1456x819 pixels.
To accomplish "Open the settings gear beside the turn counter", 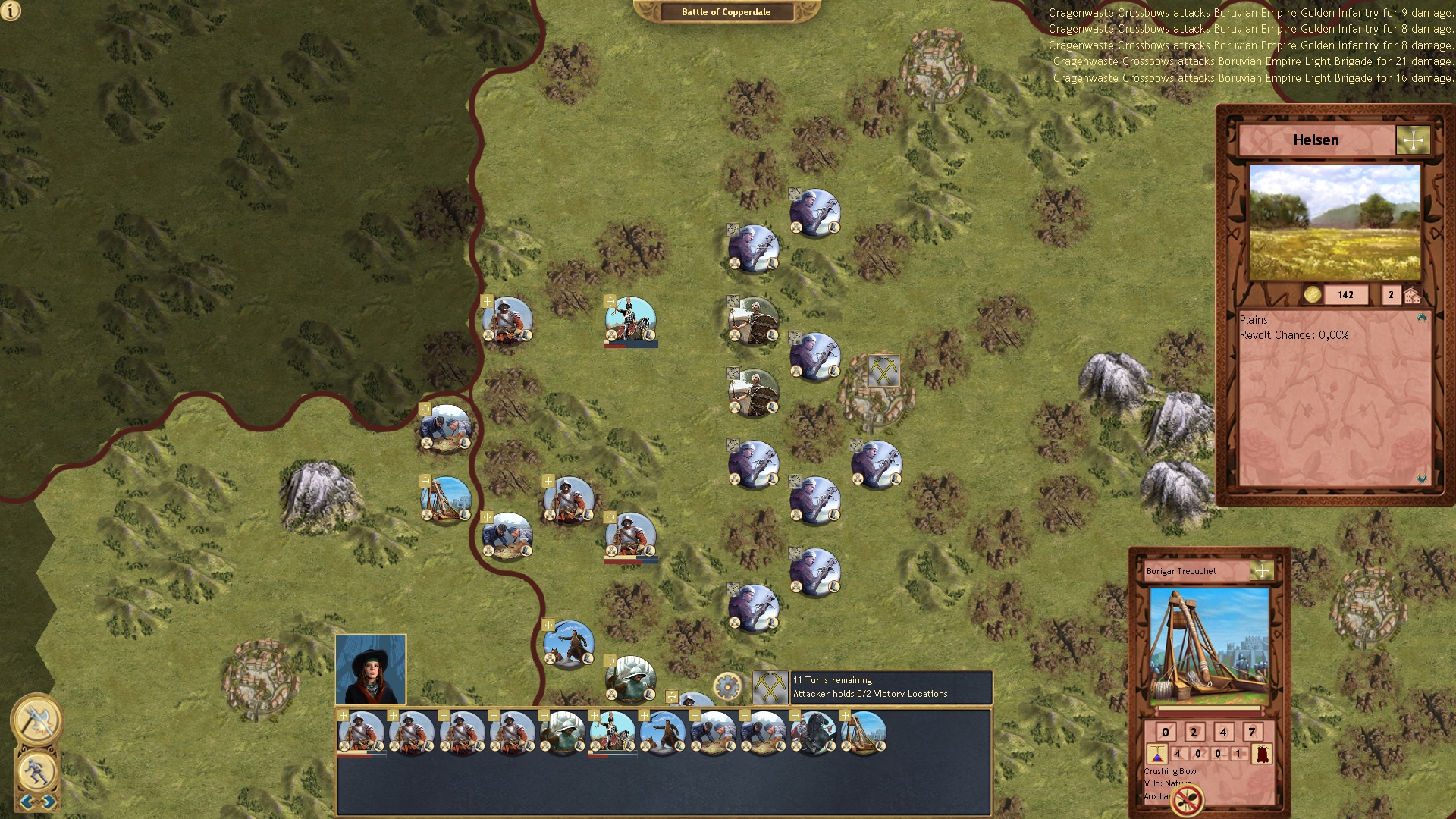I will click(x=728, y=685).
